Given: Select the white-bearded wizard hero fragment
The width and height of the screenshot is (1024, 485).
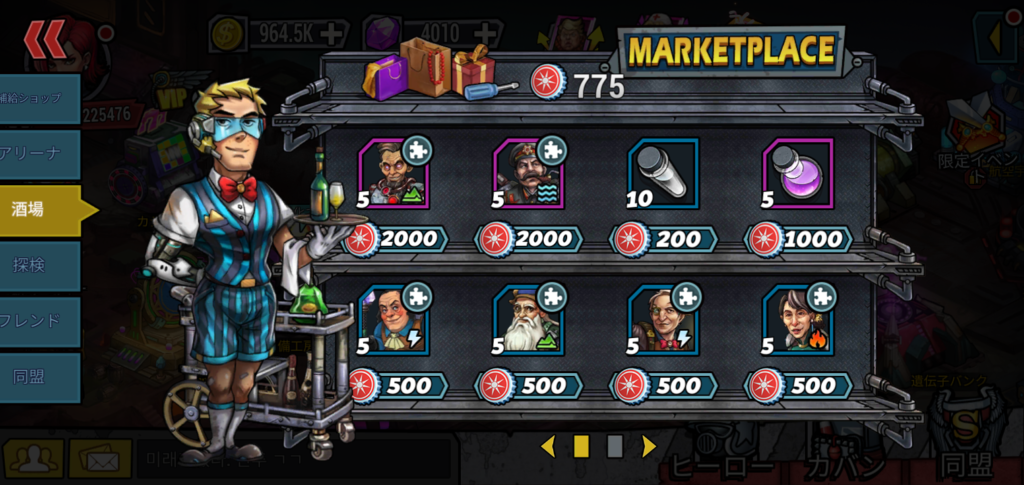Looking at the screenshot, I should (528, 320).
